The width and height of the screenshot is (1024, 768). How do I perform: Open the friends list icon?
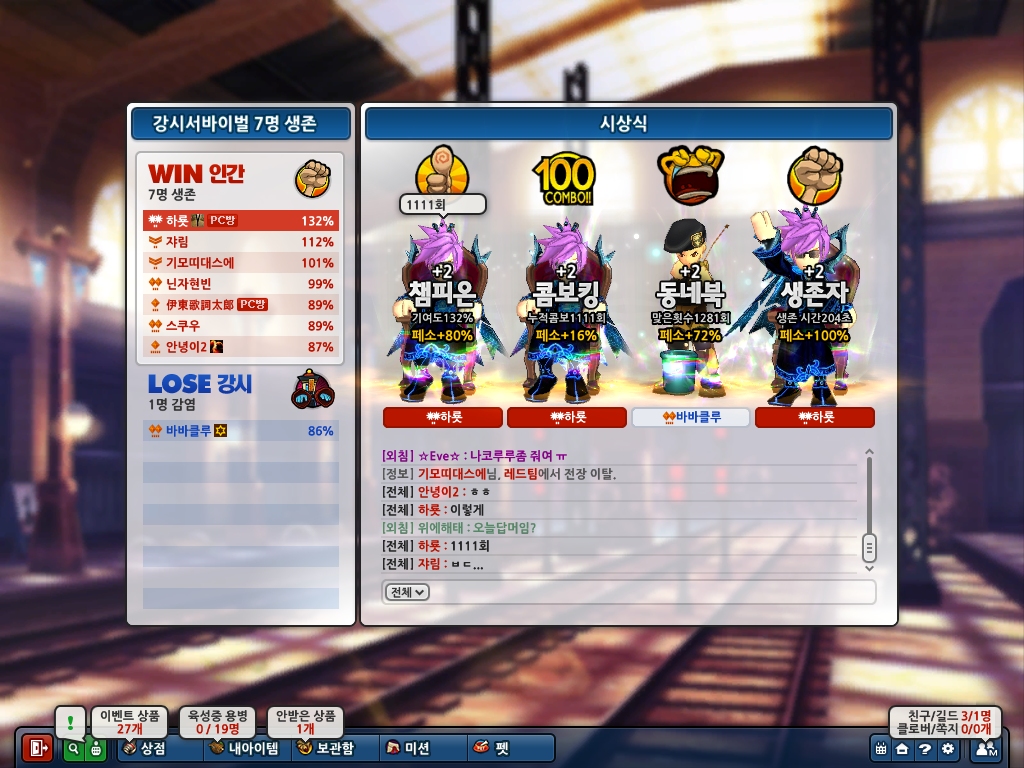(x=985, y=748)
